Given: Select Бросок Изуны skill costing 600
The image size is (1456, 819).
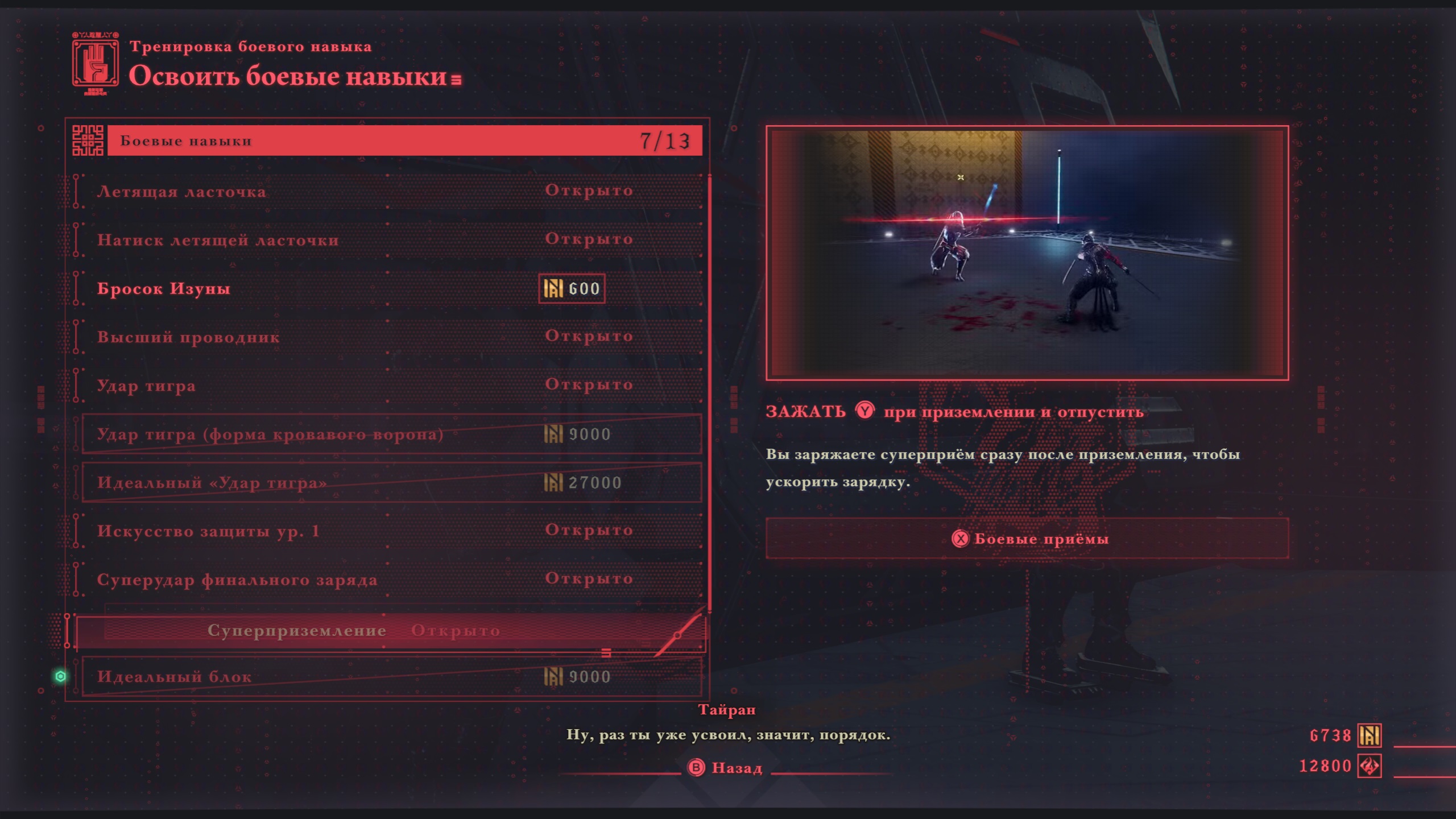Looking at the screenshot, I should point(387,288).
